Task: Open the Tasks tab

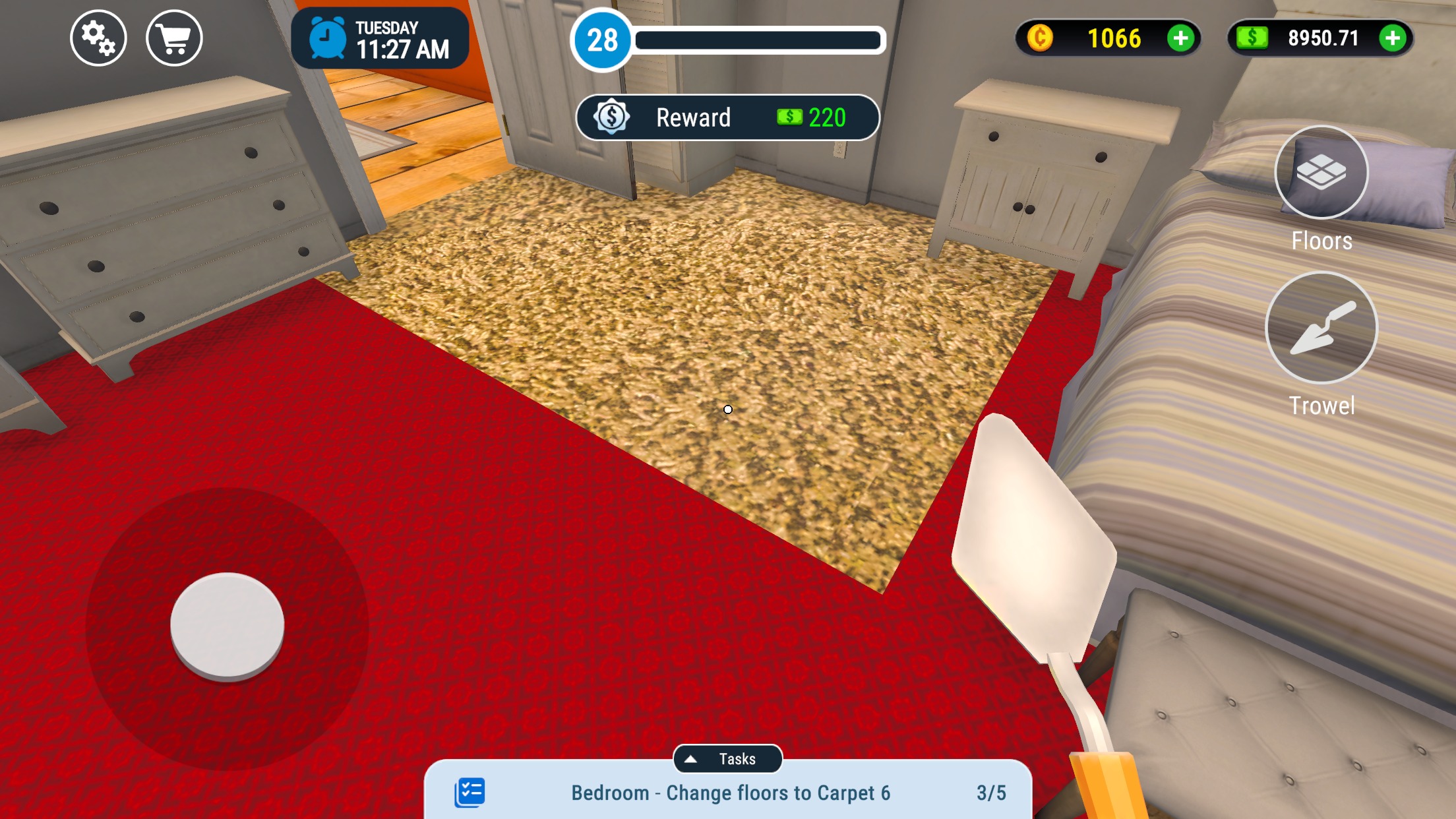Action: point(728,758)
